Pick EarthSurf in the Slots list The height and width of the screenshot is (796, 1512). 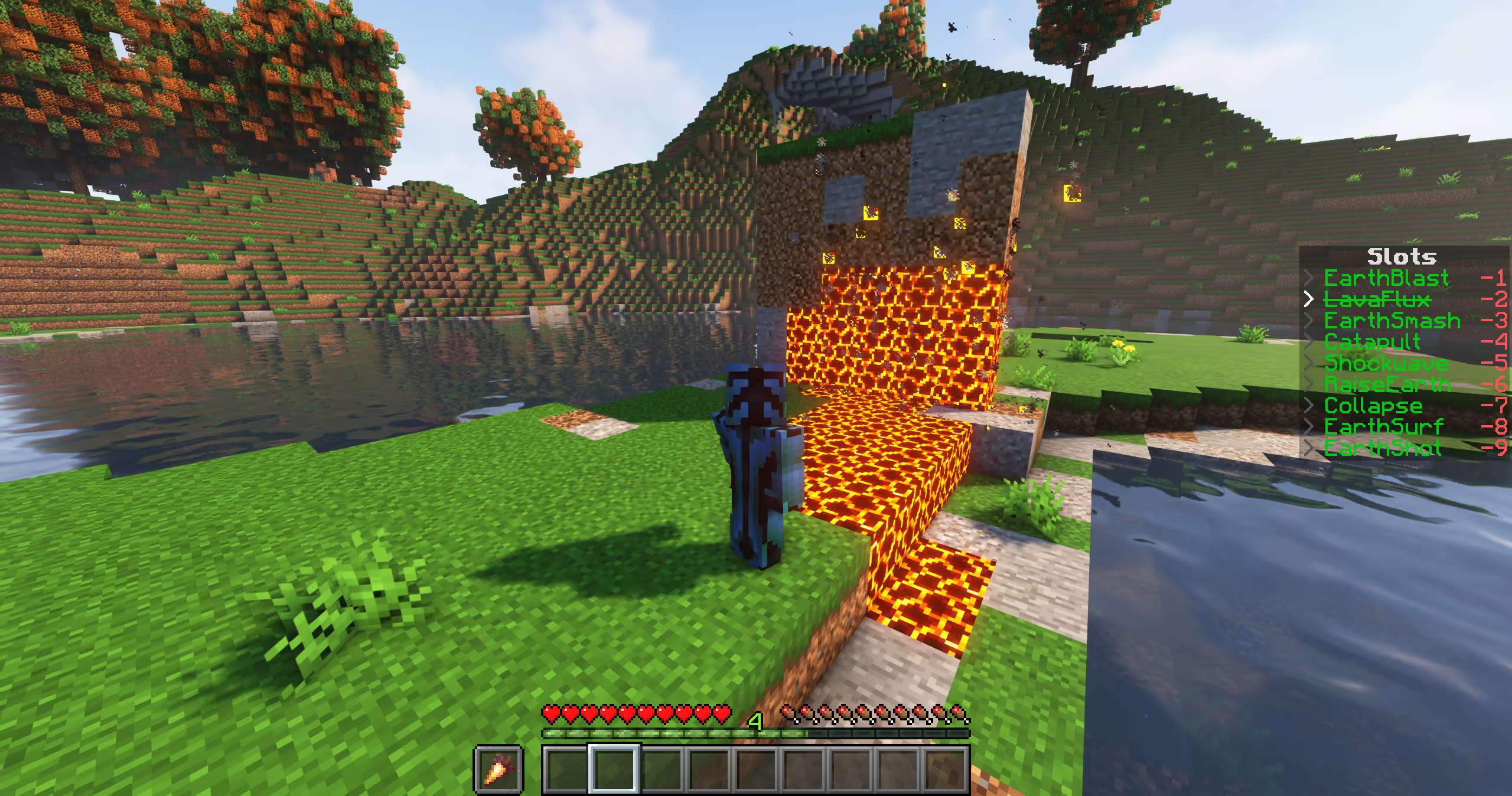1383,427
